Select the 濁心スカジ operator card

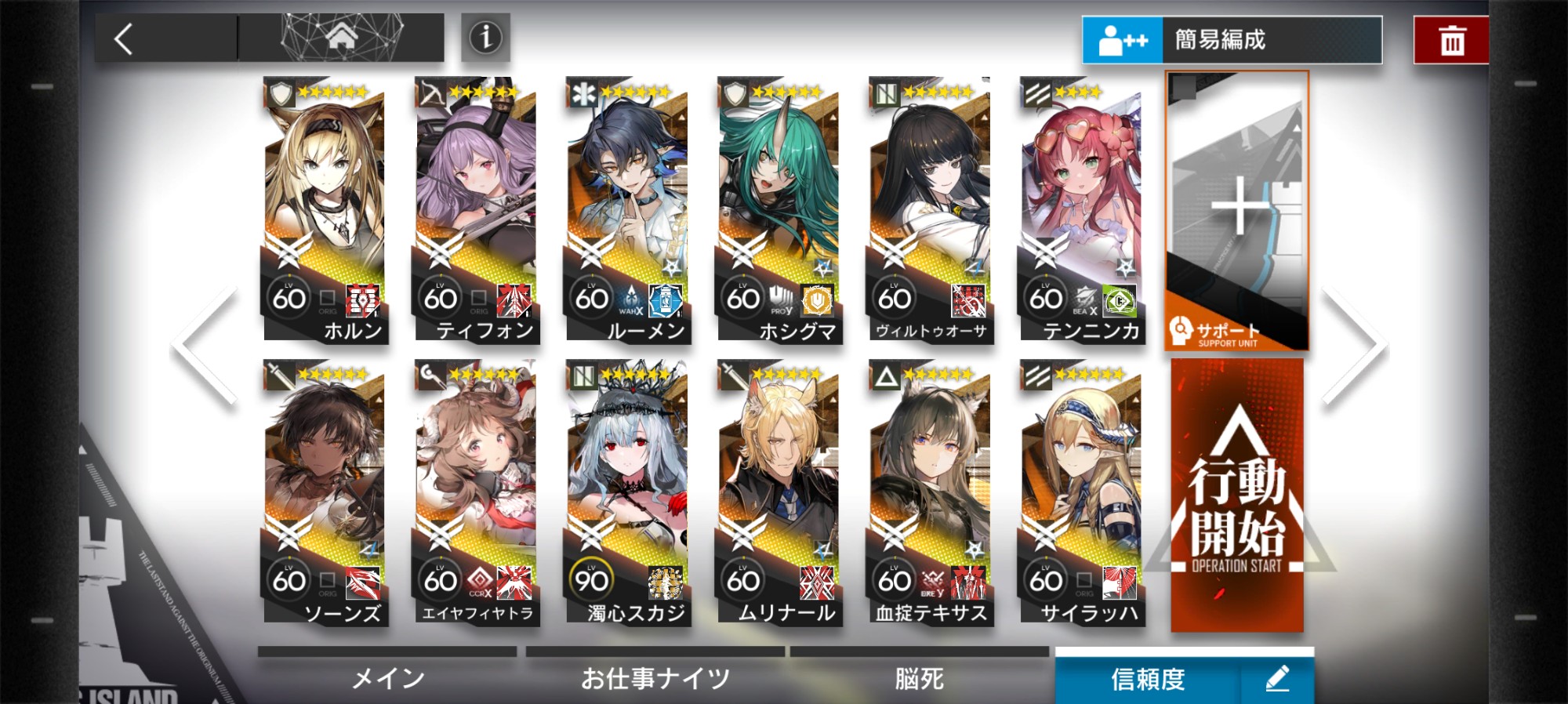(626, 492)
